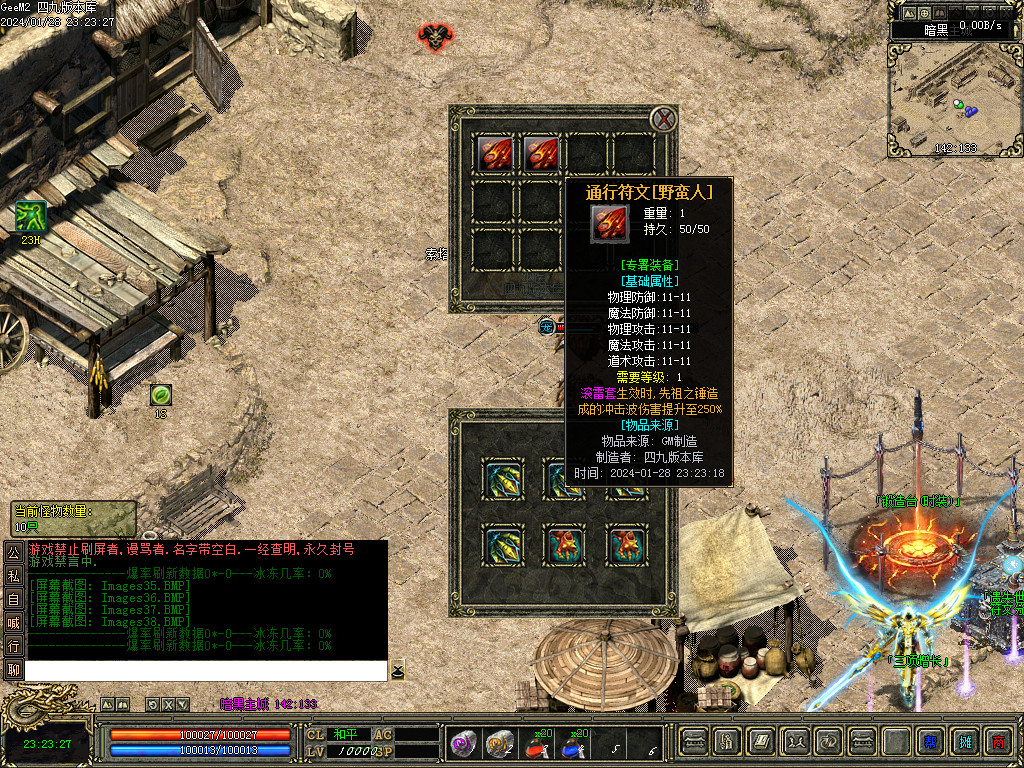Drink the red health potion

coord(538,742)
